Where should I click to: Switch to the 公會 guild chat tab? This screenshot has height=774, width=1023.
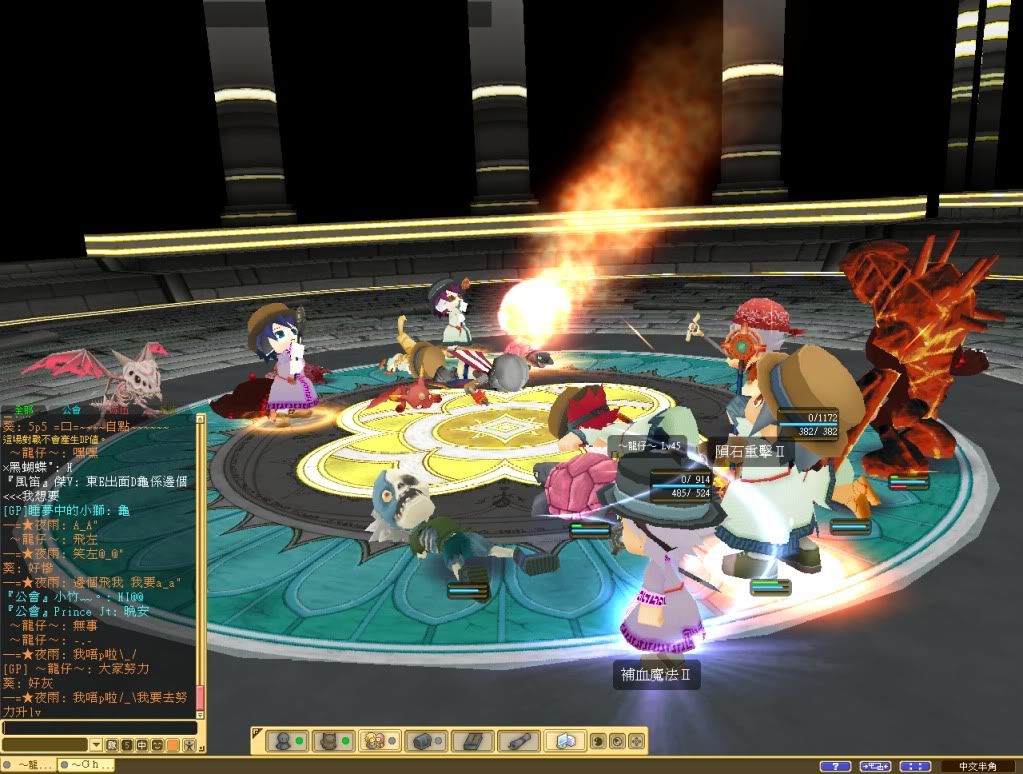(x=71, y=410)
